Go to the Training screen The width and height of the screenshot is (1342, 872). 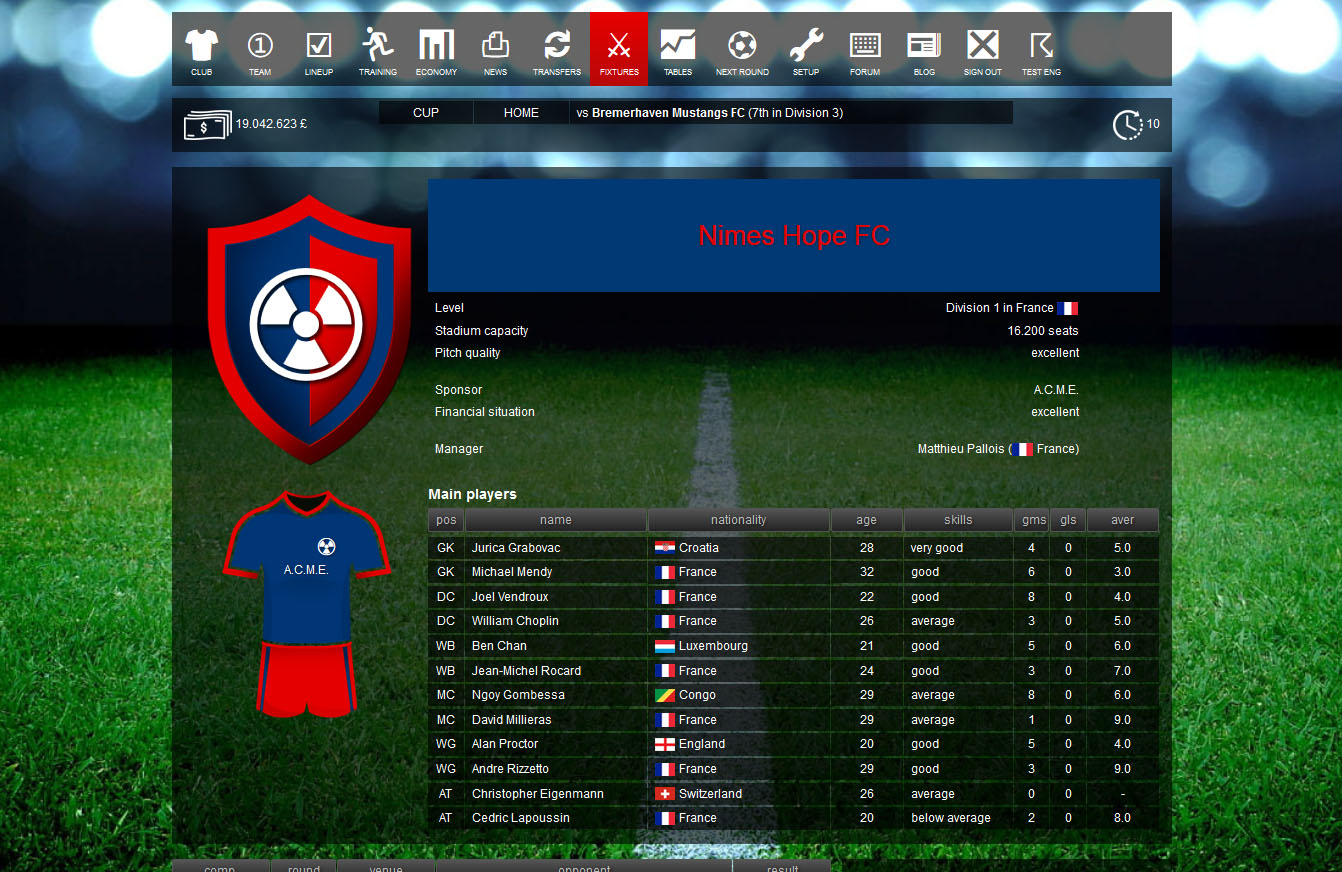point(378,48)
